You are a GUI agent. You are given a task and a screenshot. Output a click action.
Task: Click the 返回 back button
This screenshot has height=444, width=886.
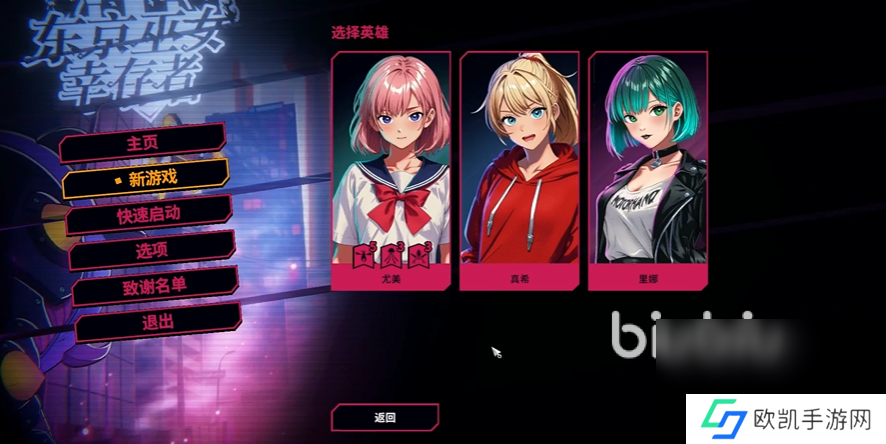point(385,417)
